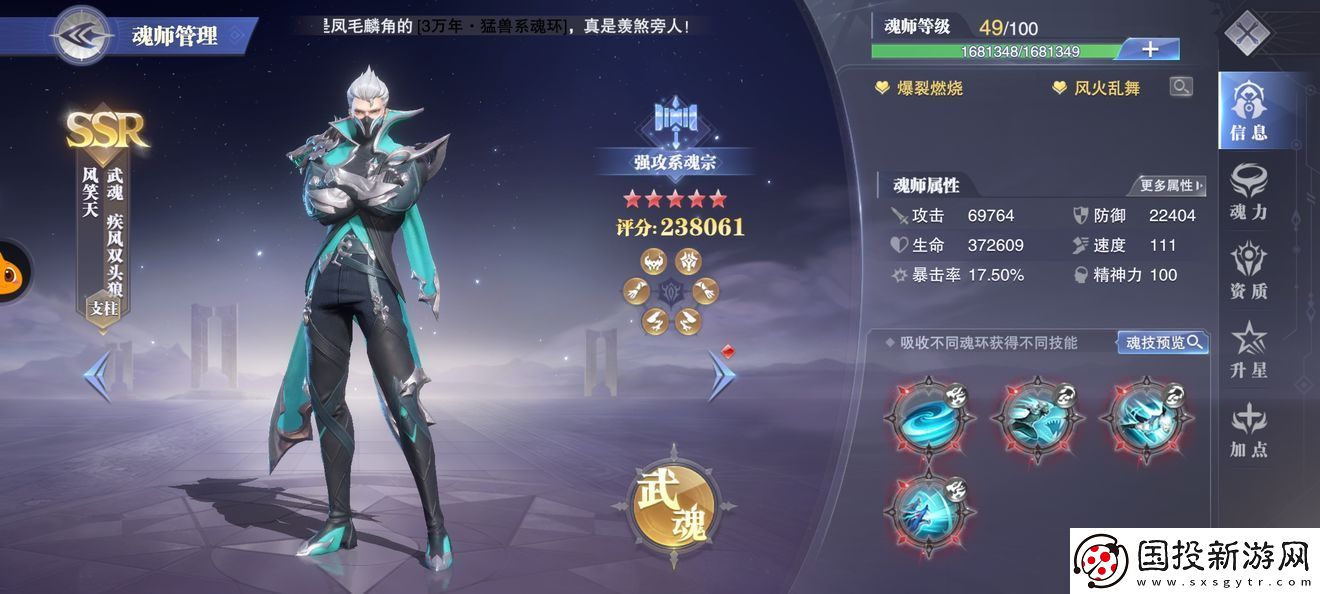Inspect the magnifier next to 风火乱舞
1320x594 pixels.
pyautogui.click(x=1181, y=87)
